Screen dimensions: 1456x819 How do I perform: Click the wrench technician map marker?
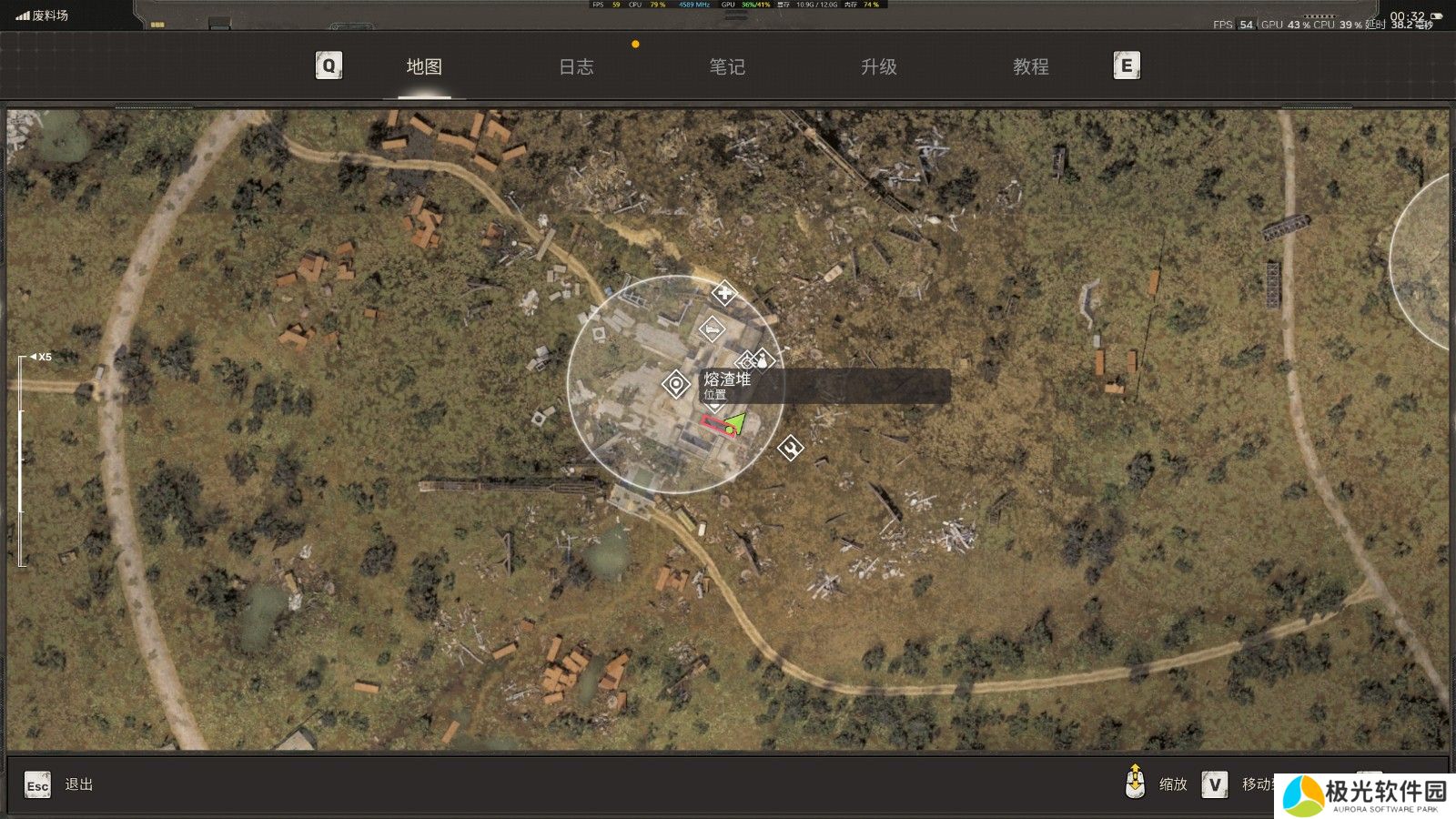tap(791, 447)
